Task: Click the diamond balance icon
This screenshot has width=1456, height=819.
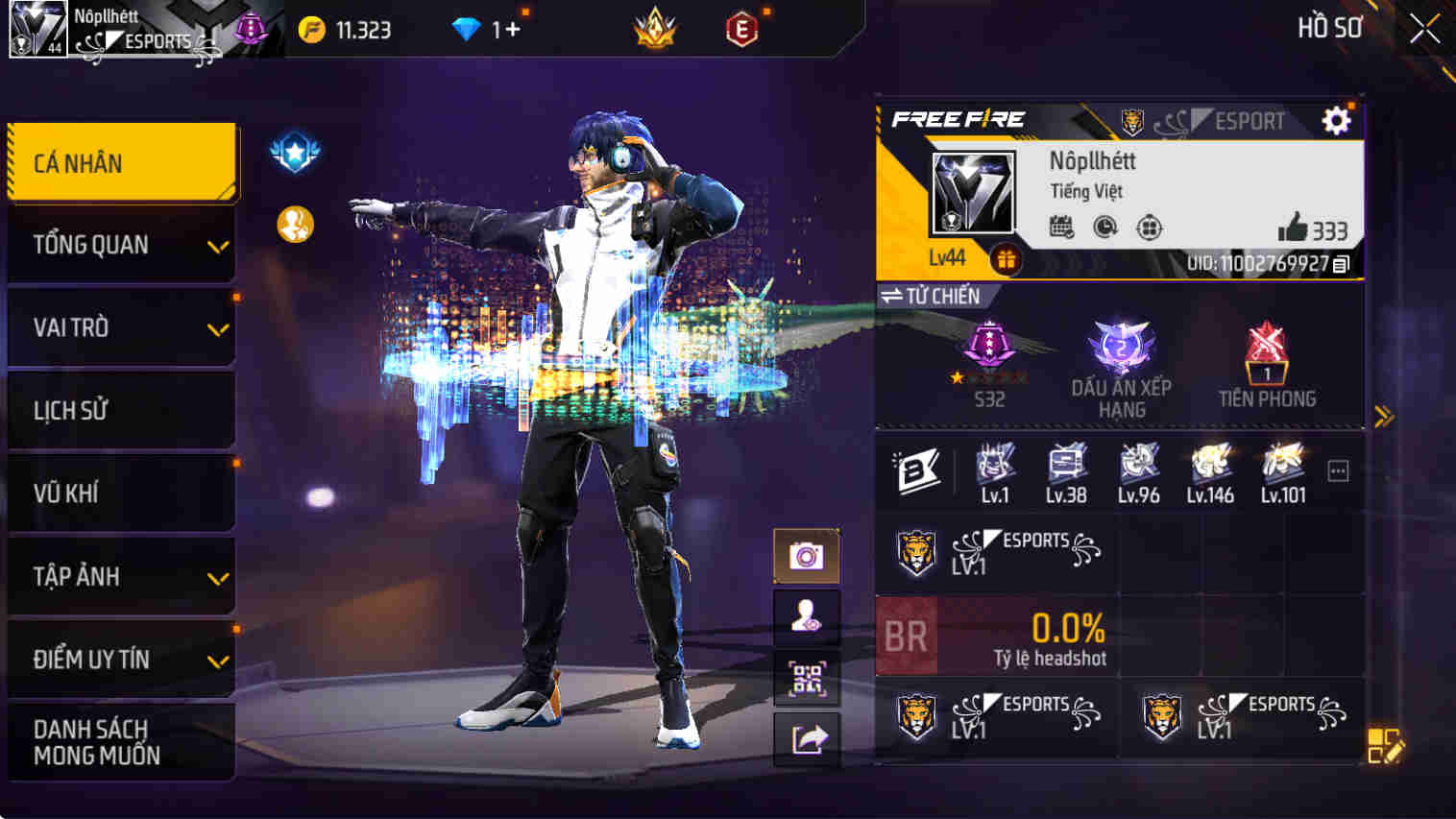Action: (465, 28)
